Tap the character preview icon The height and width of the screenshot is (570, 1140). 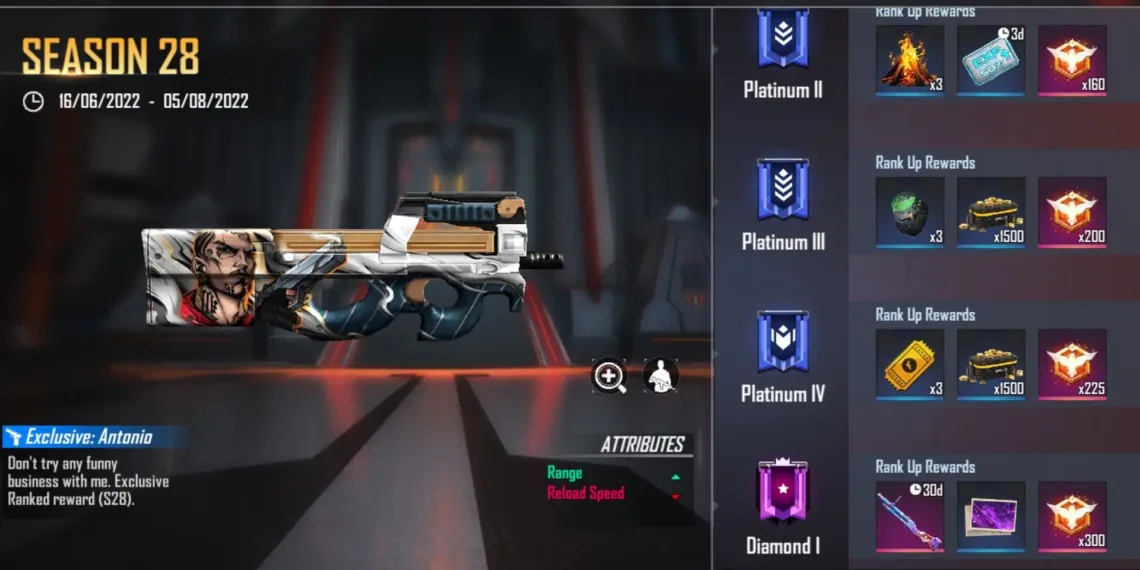660,376
